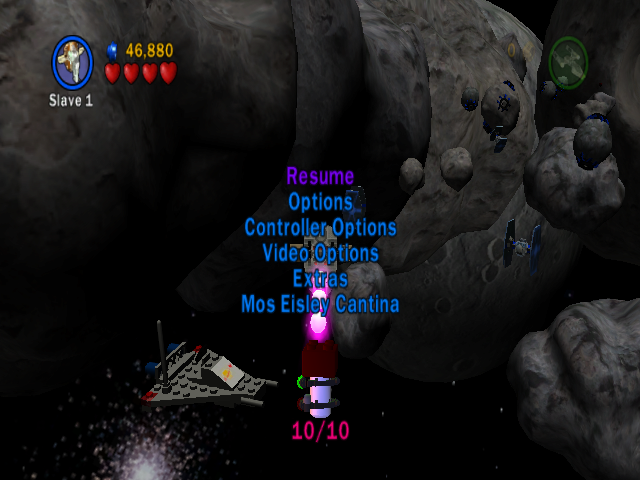Select the Extras entry
The image size is (640, 480).
320,279
